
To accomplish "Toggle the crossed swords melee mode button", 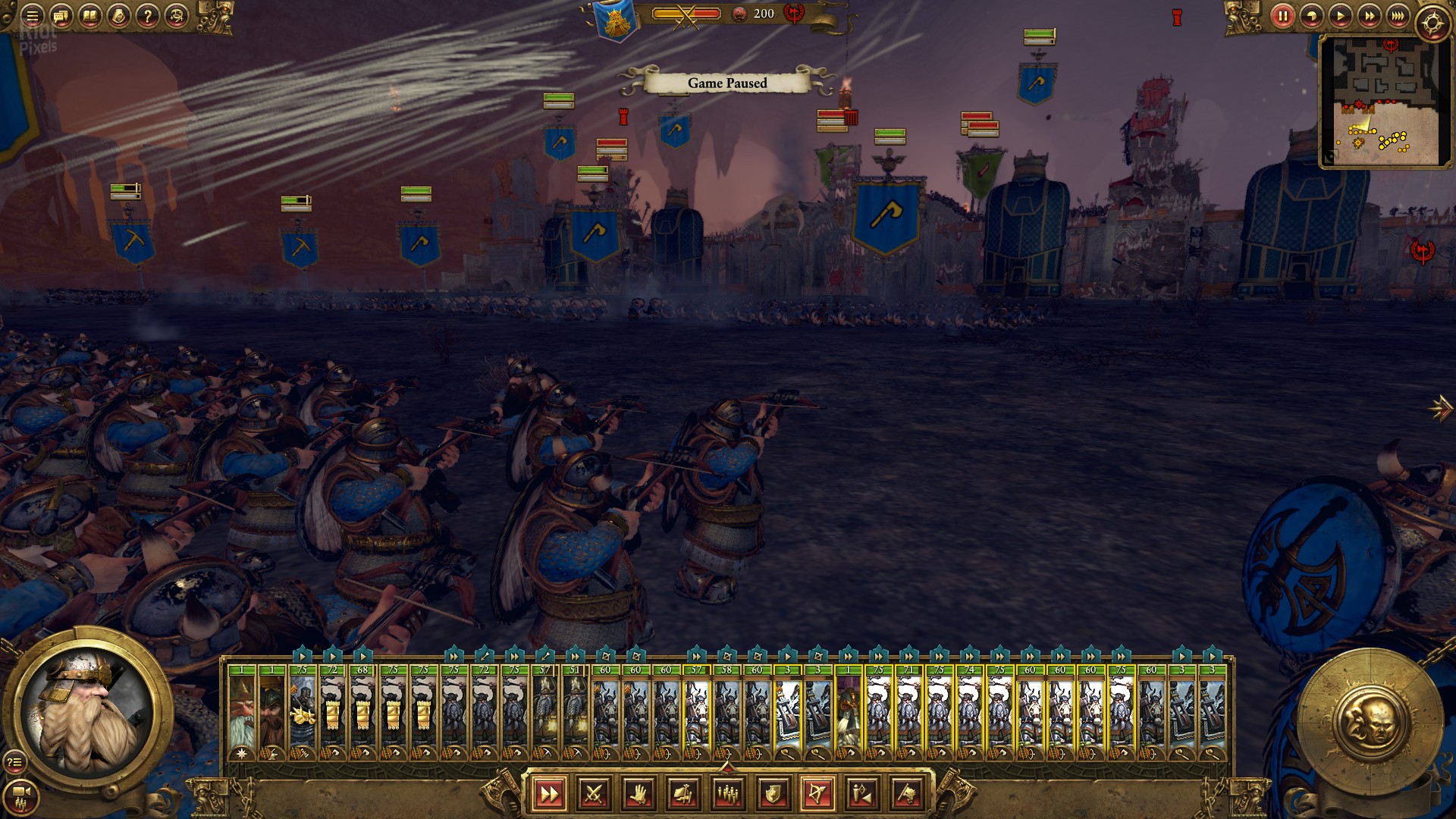I will coord(594,794).
